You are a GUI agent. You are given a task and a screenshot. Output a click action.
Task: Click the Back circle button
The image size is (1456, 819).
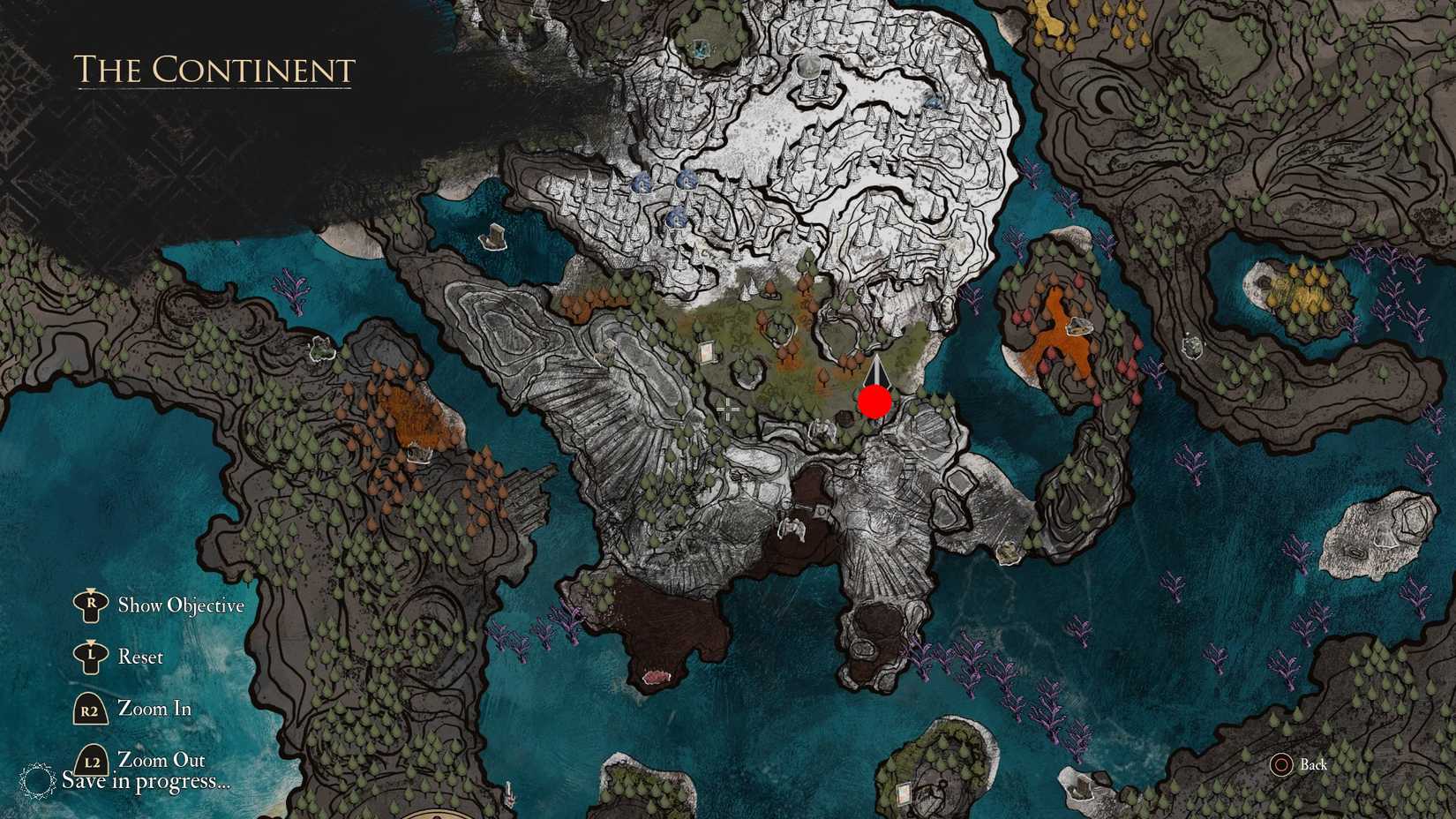click(1284, 765)
